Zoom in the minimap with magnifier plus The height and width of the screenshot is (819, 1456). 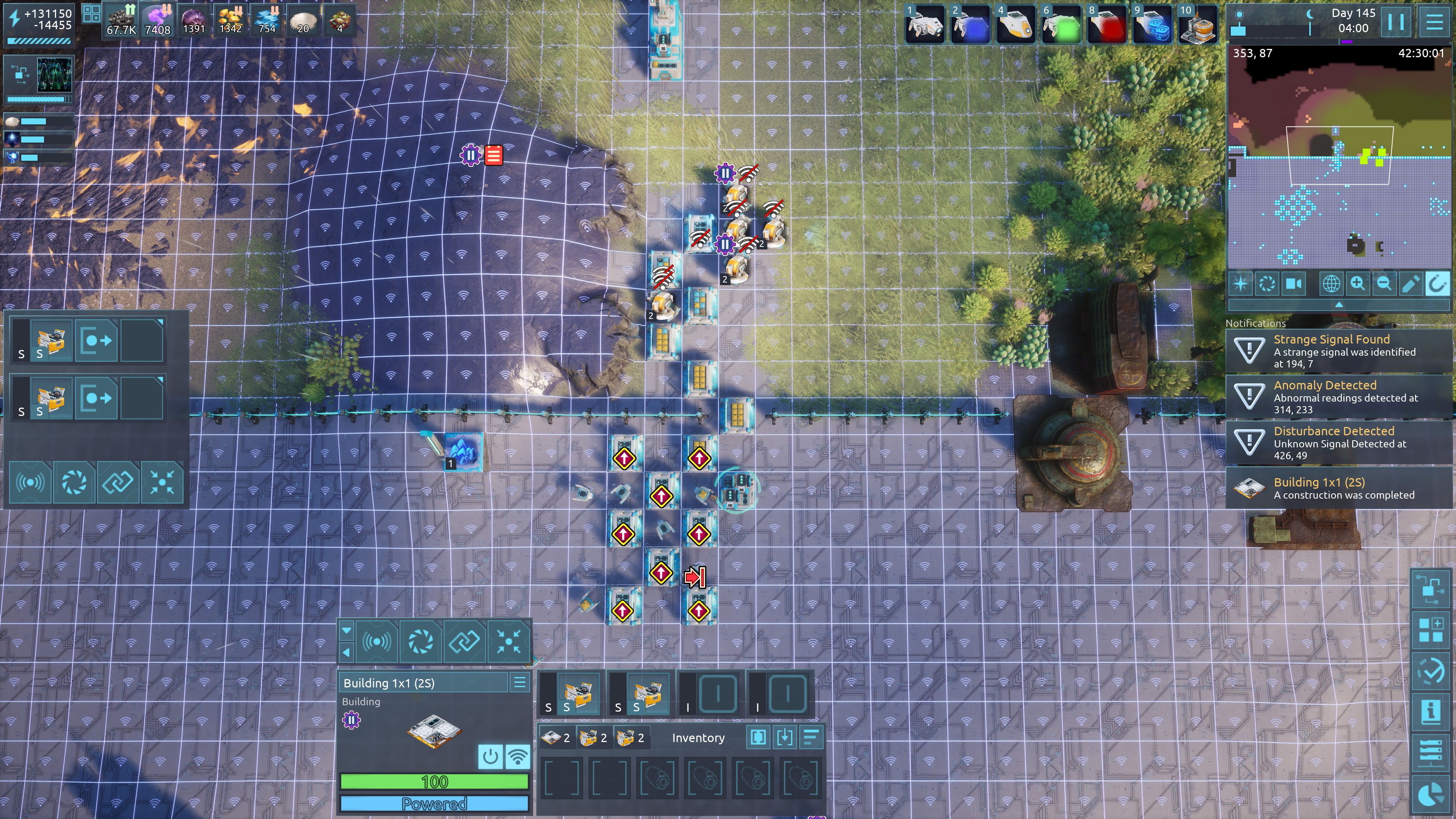(1357, 283)
